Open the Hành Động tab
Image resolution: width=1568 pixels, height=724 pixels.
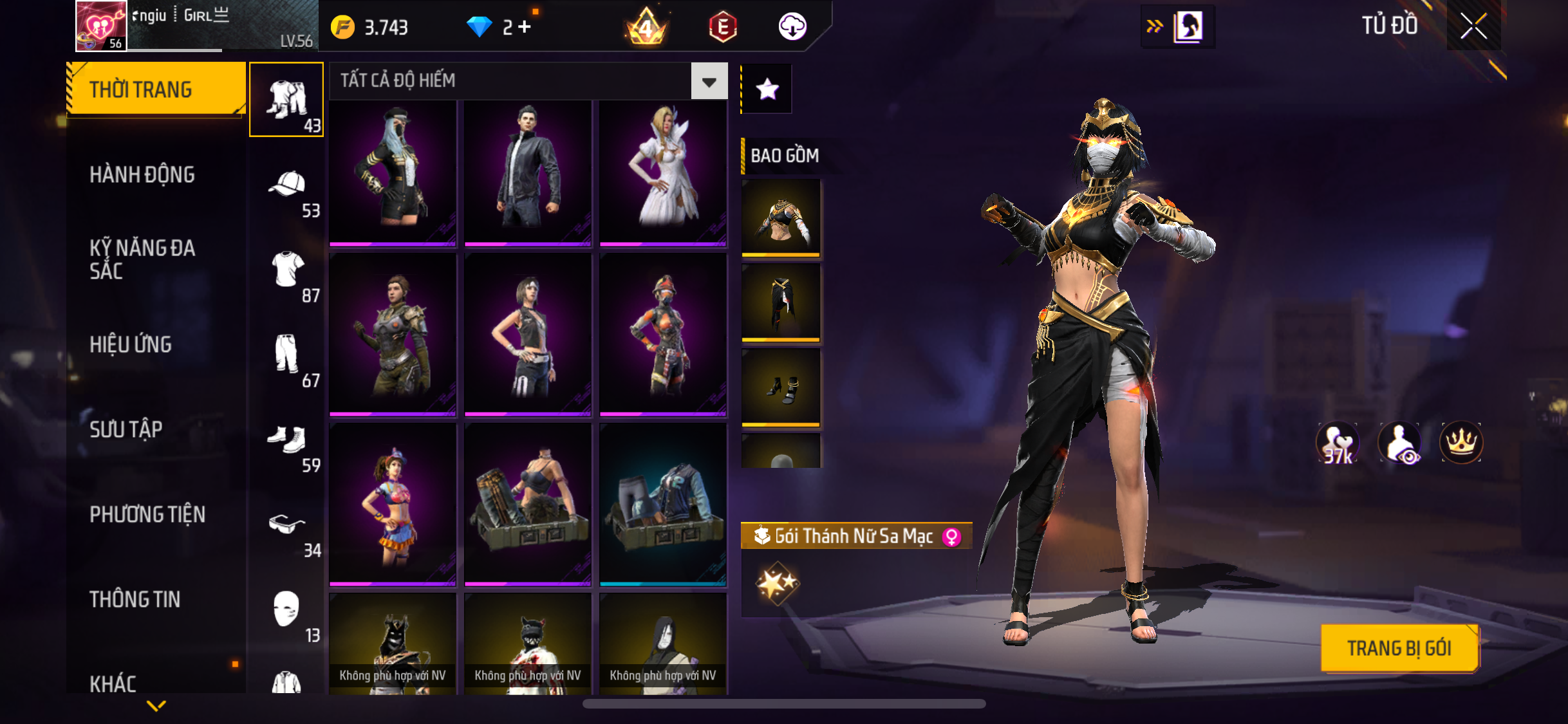pos(142,174)
